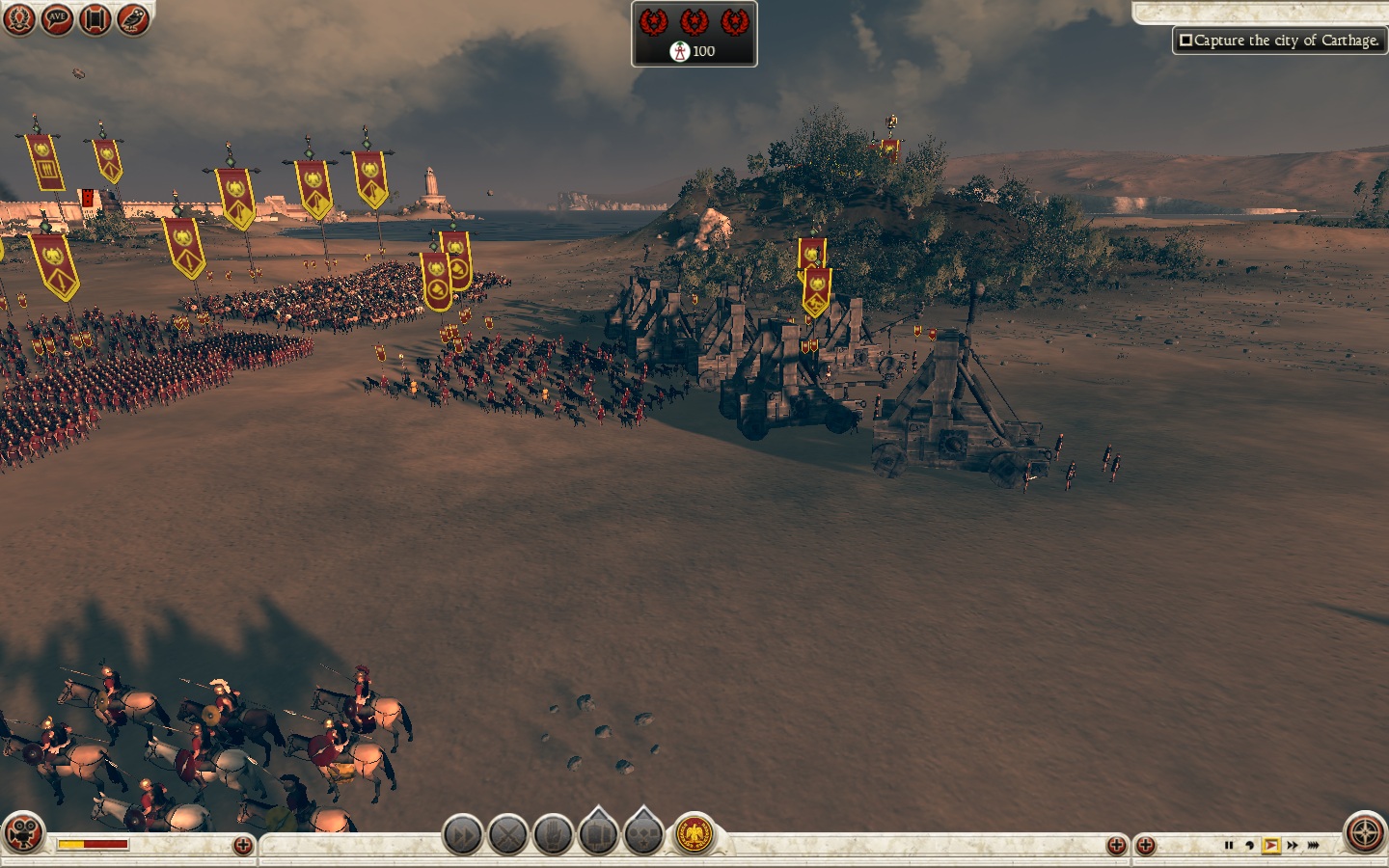Switch to double-arrow fast forward speed
1389x868 pixels.
1293,846
